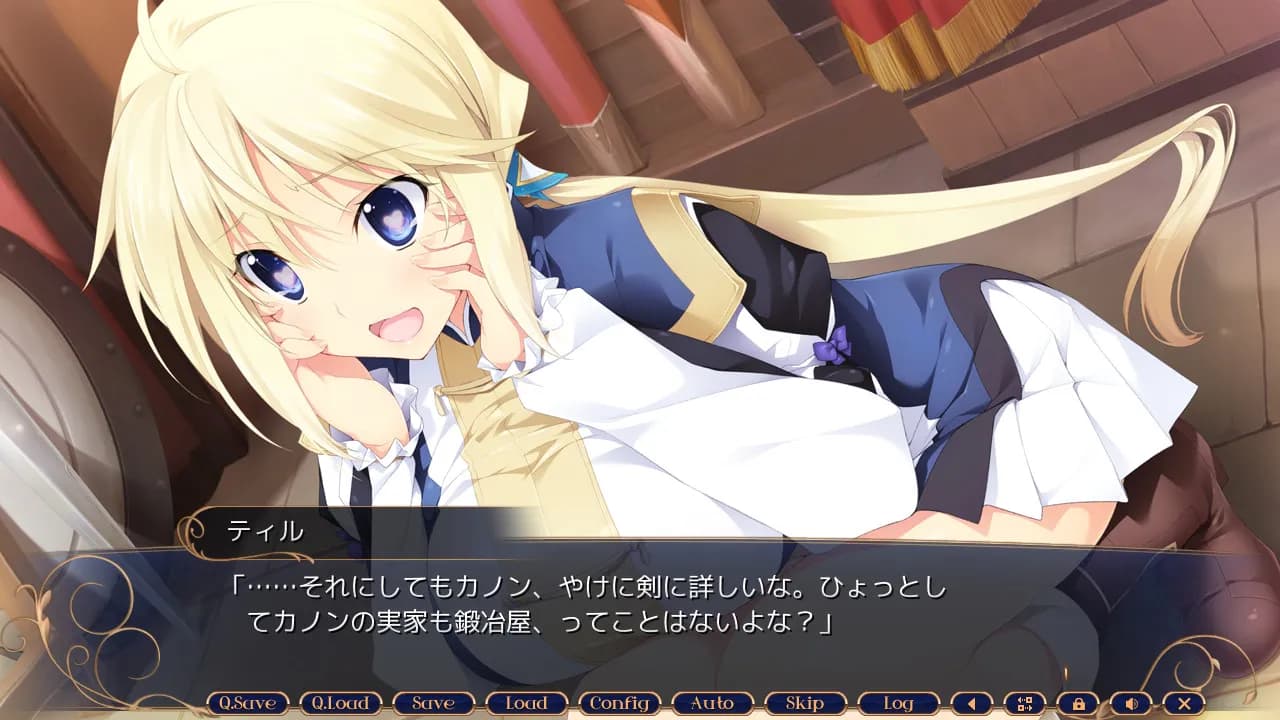Quick load with Q.Load
Image resolution: width=1280 pixels, height=720 pixels.
[x=340, y=703]
